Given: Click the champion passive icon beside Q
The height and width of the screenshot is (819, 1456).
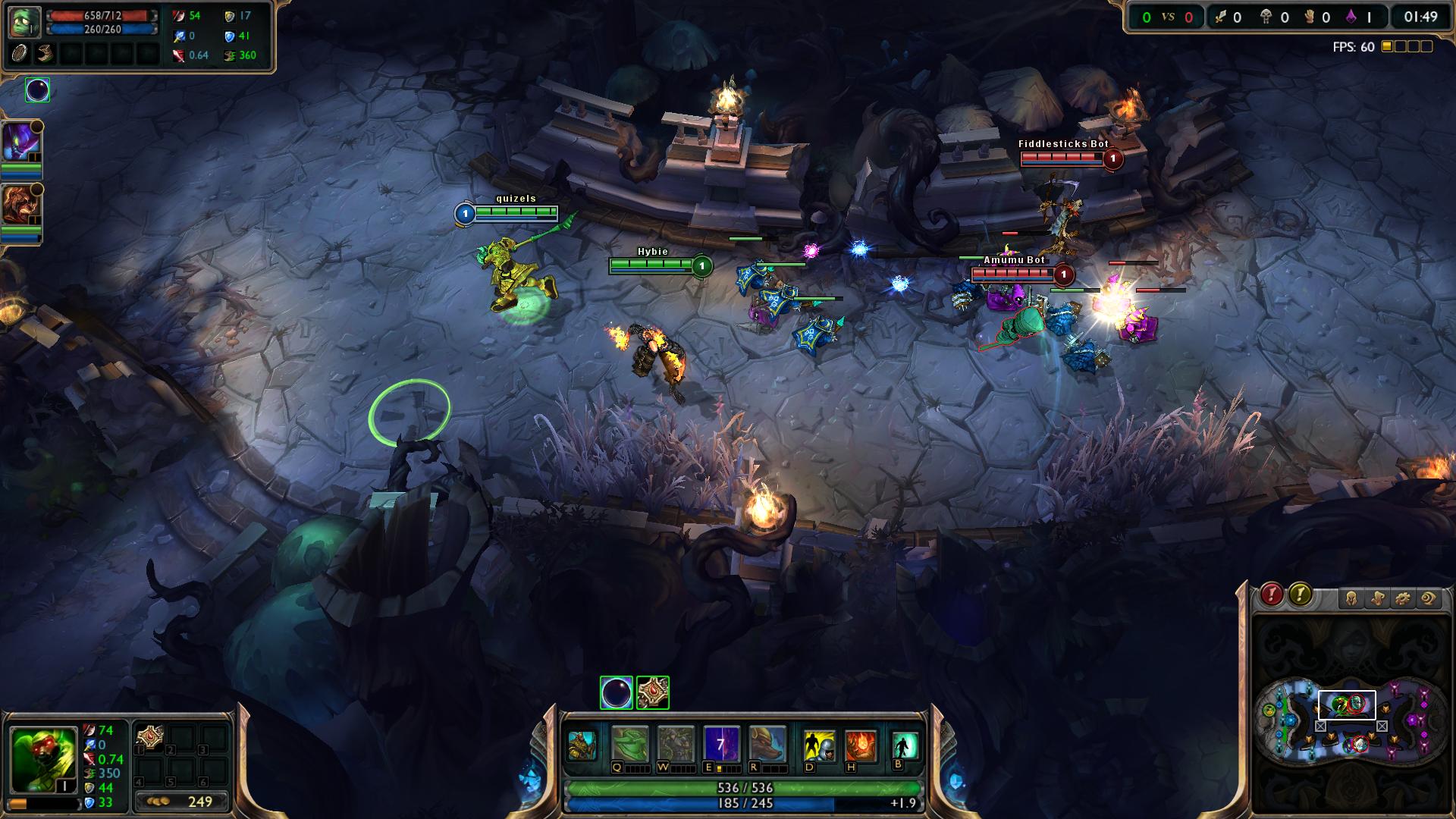Looking at the screenshot, I should pos(582,745).
